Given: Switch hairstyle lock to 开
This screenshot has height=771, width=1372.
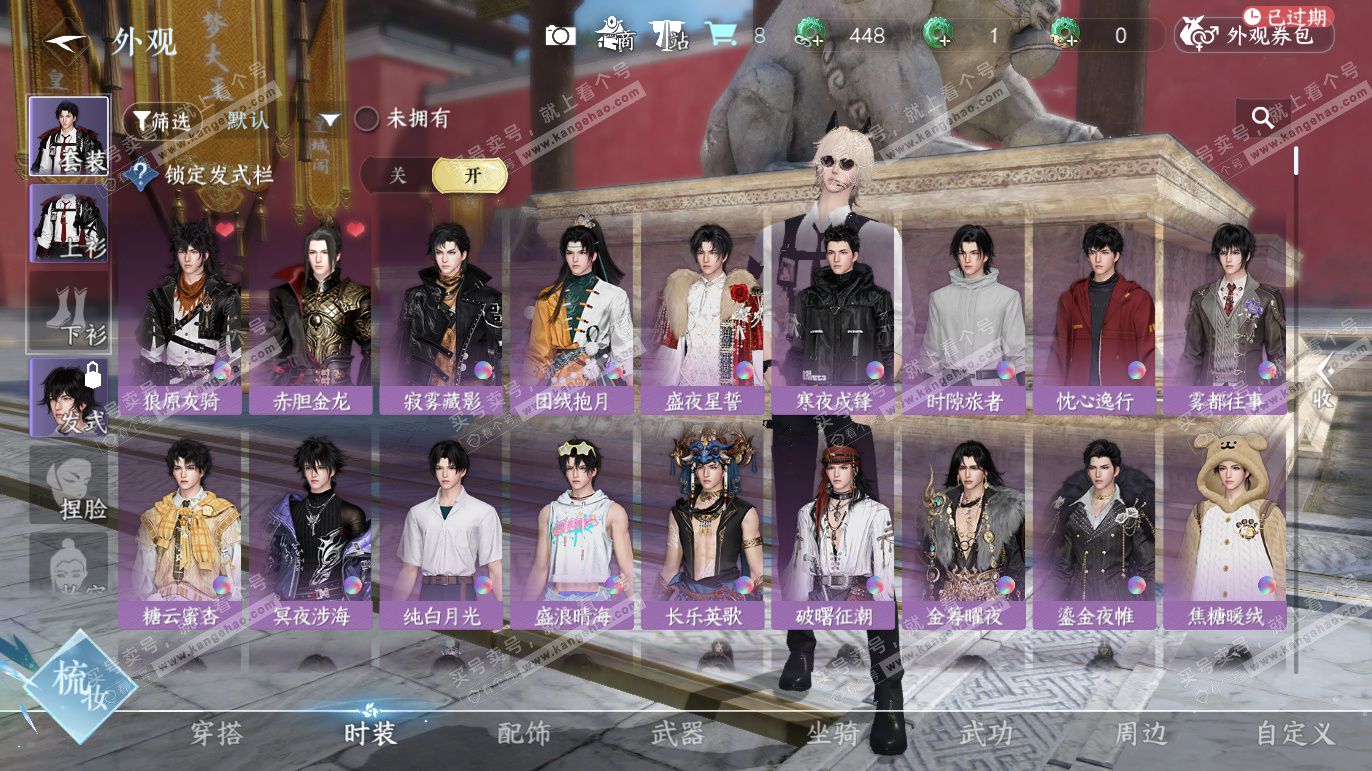Looking at the screenshot, I should click(470, 176).
